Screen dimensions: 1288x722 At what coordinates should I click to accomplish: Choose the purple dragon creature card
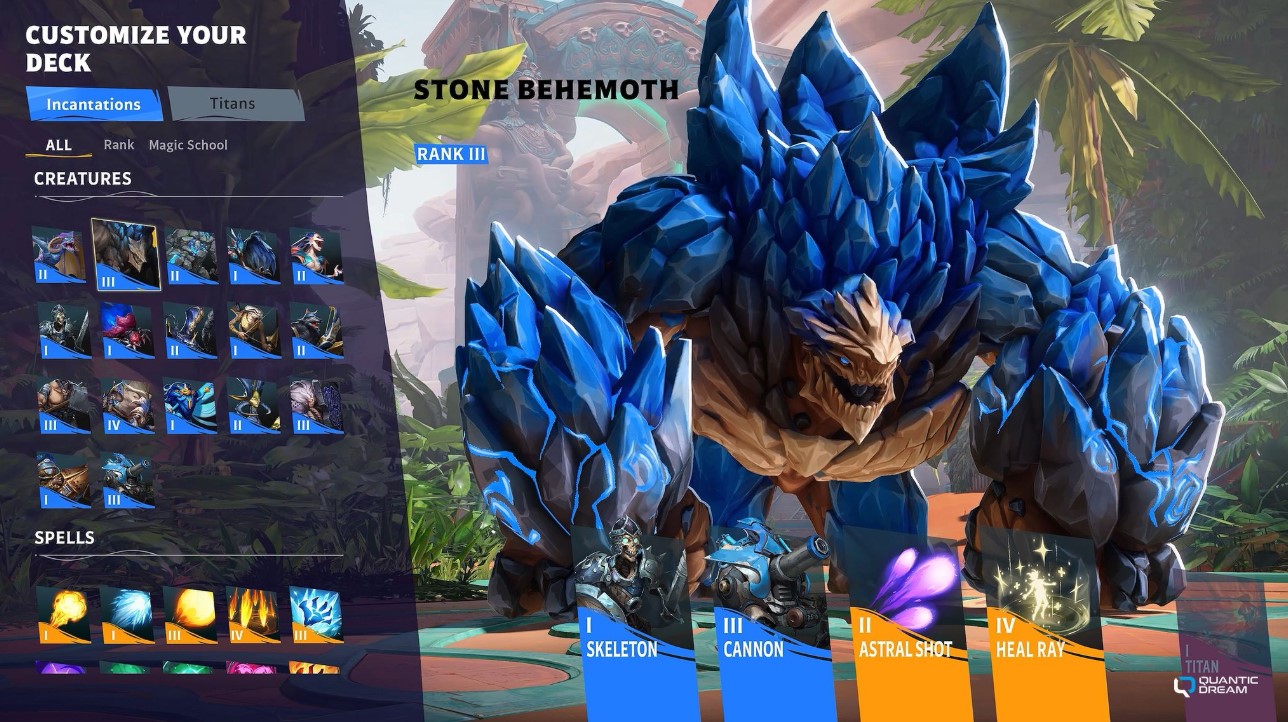coord(59,254)
